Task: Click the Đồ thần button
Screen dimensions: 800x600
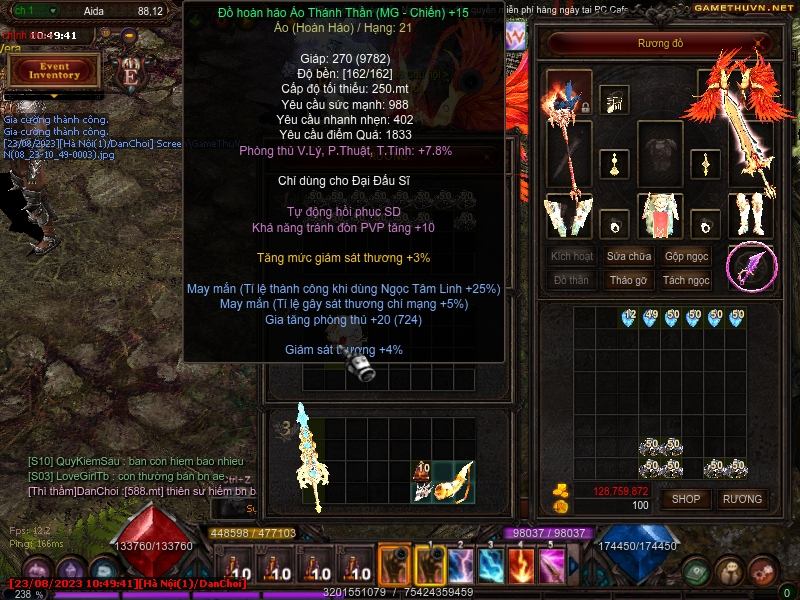Action: [x=572, y=280]
